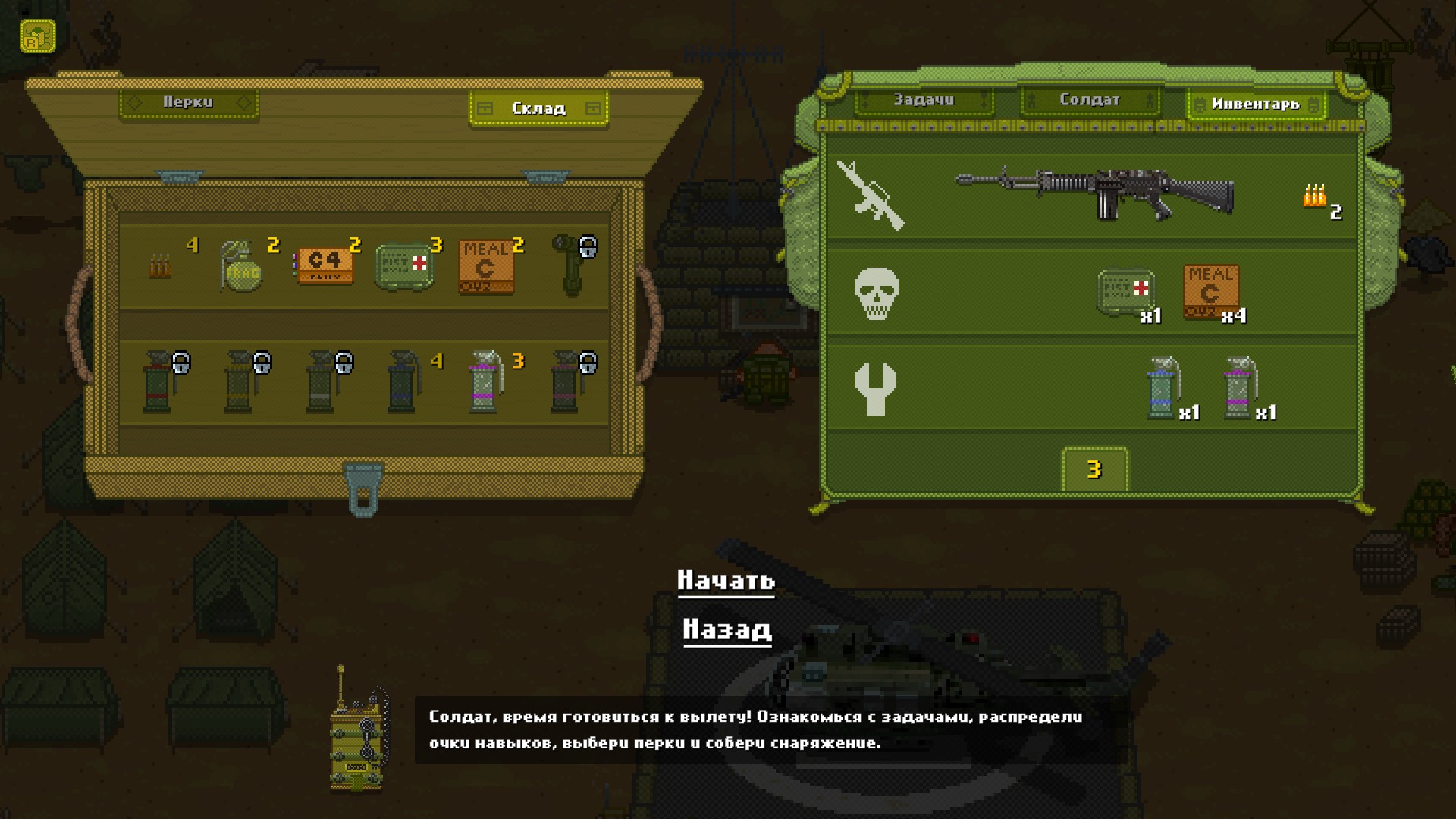Select the blue-band grenade in inventory
This screenshot has height=819, width=1456.
point(1162,388)
